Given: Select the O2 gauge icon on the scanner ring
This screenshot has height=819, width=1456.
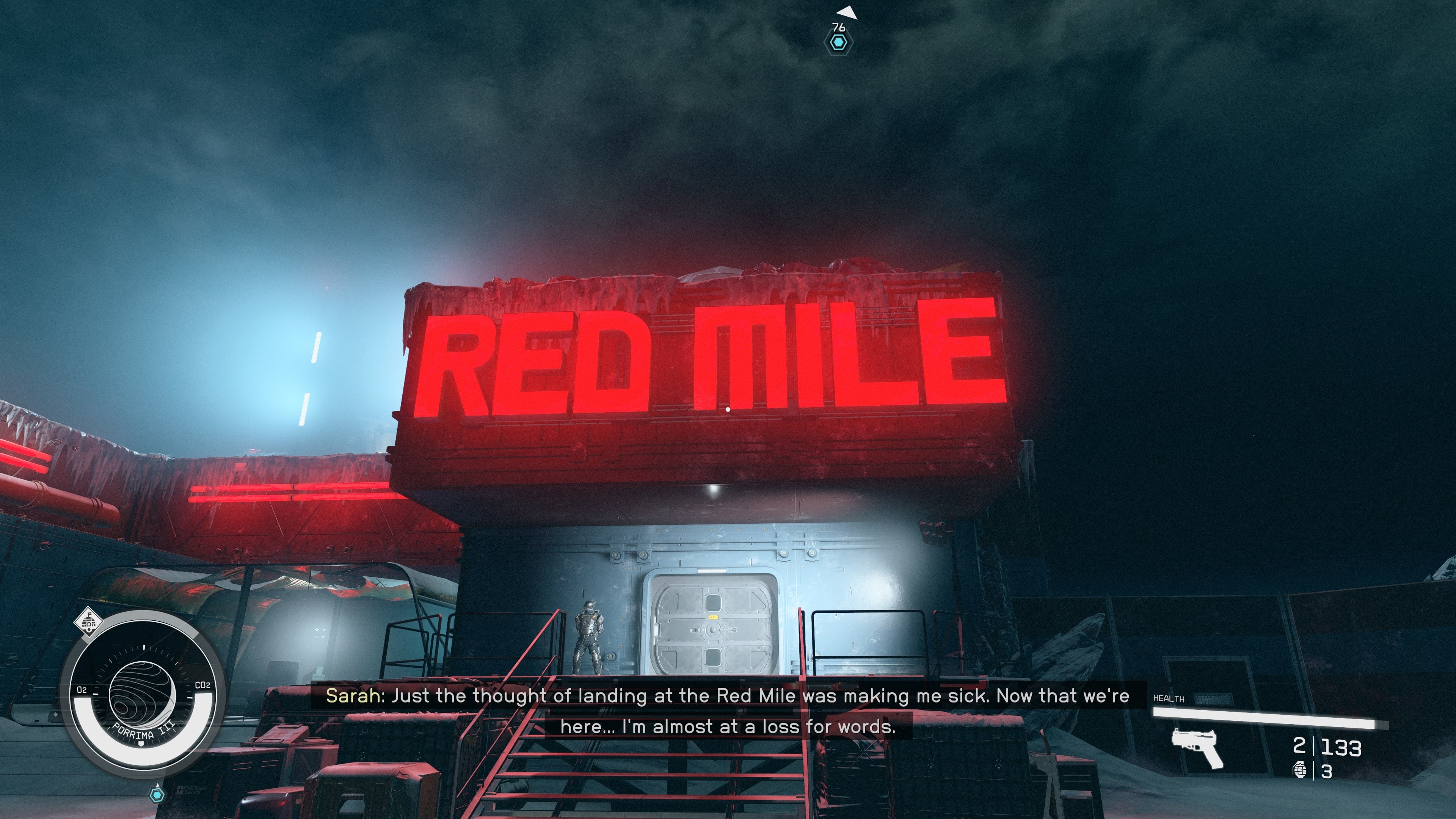Looking at the screenshot, I should pos(82,690).
